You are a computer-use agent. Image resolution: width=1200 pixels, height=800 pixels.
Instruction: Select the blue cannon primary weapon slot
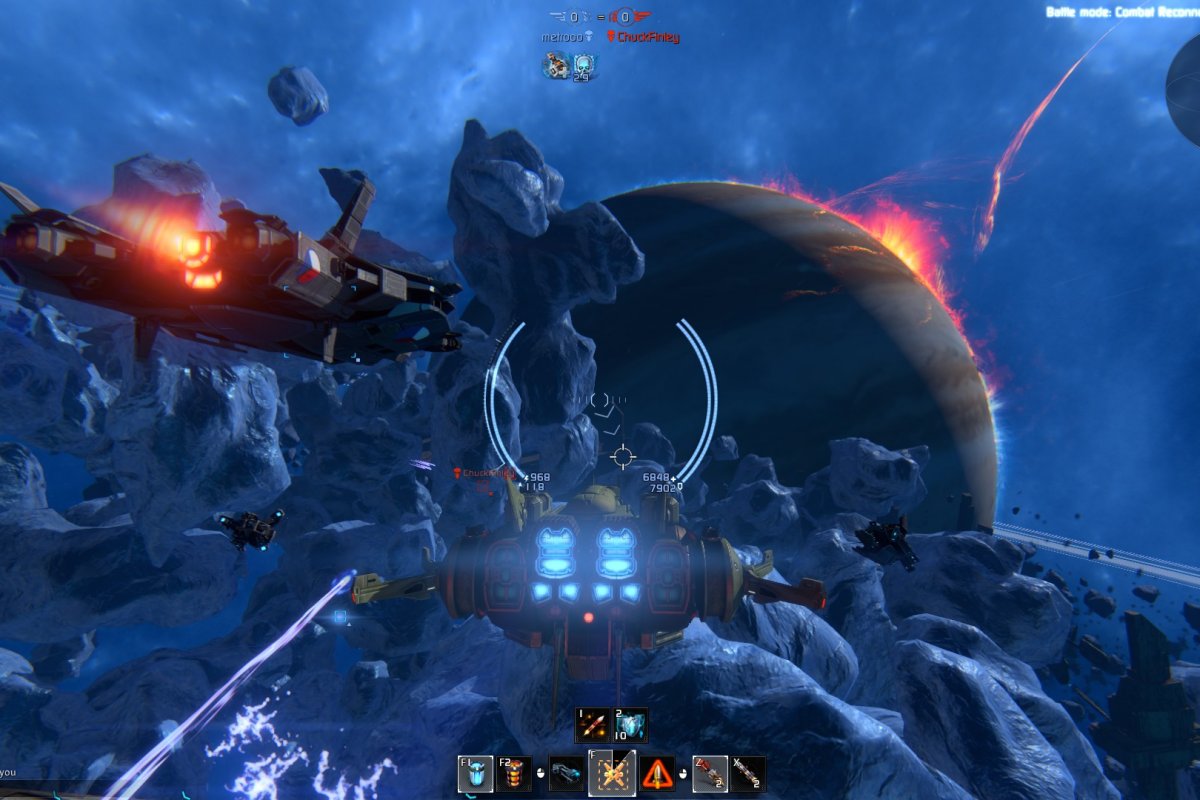pos(567,774)
